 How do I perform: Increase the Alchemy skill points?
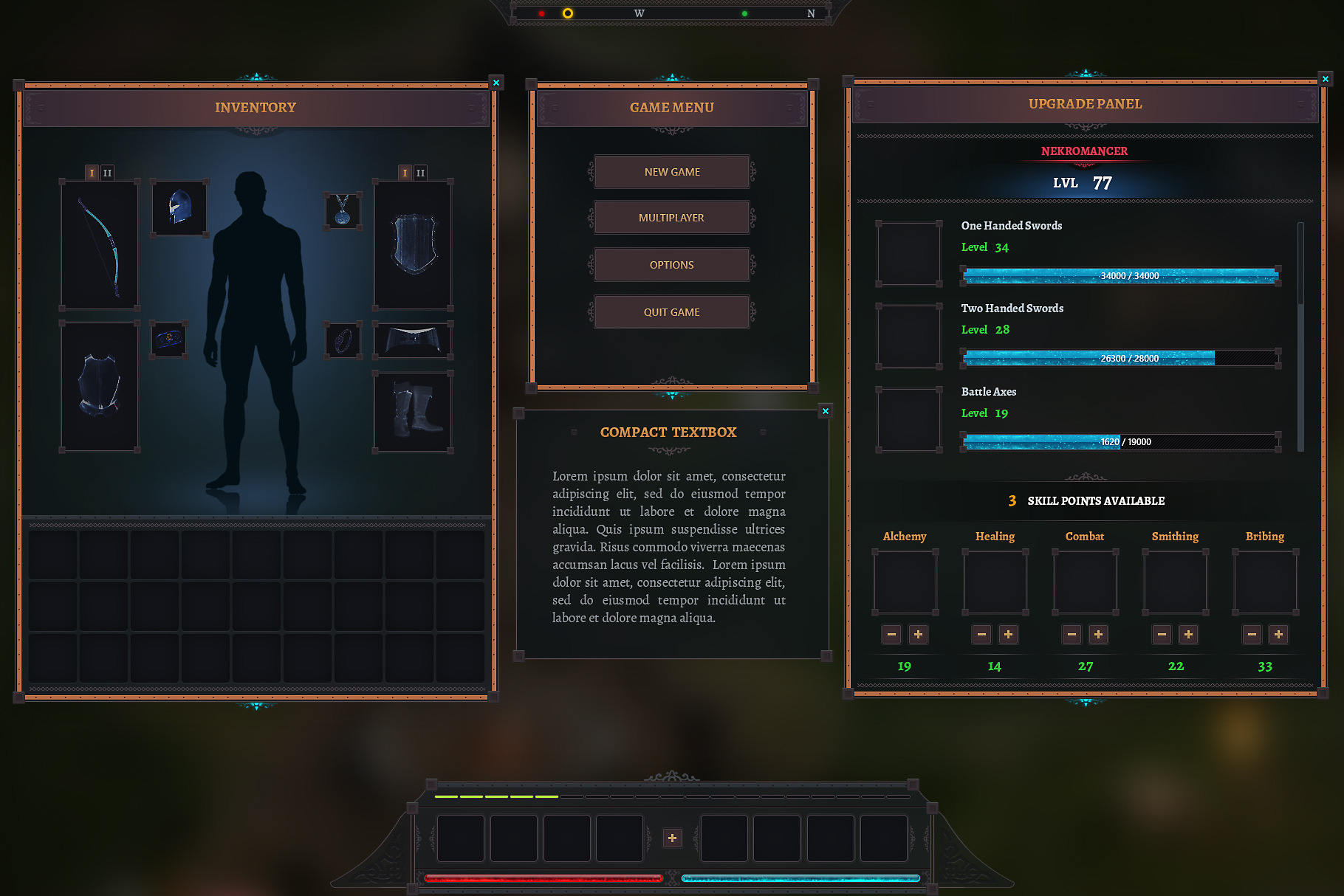coord(918,634)
